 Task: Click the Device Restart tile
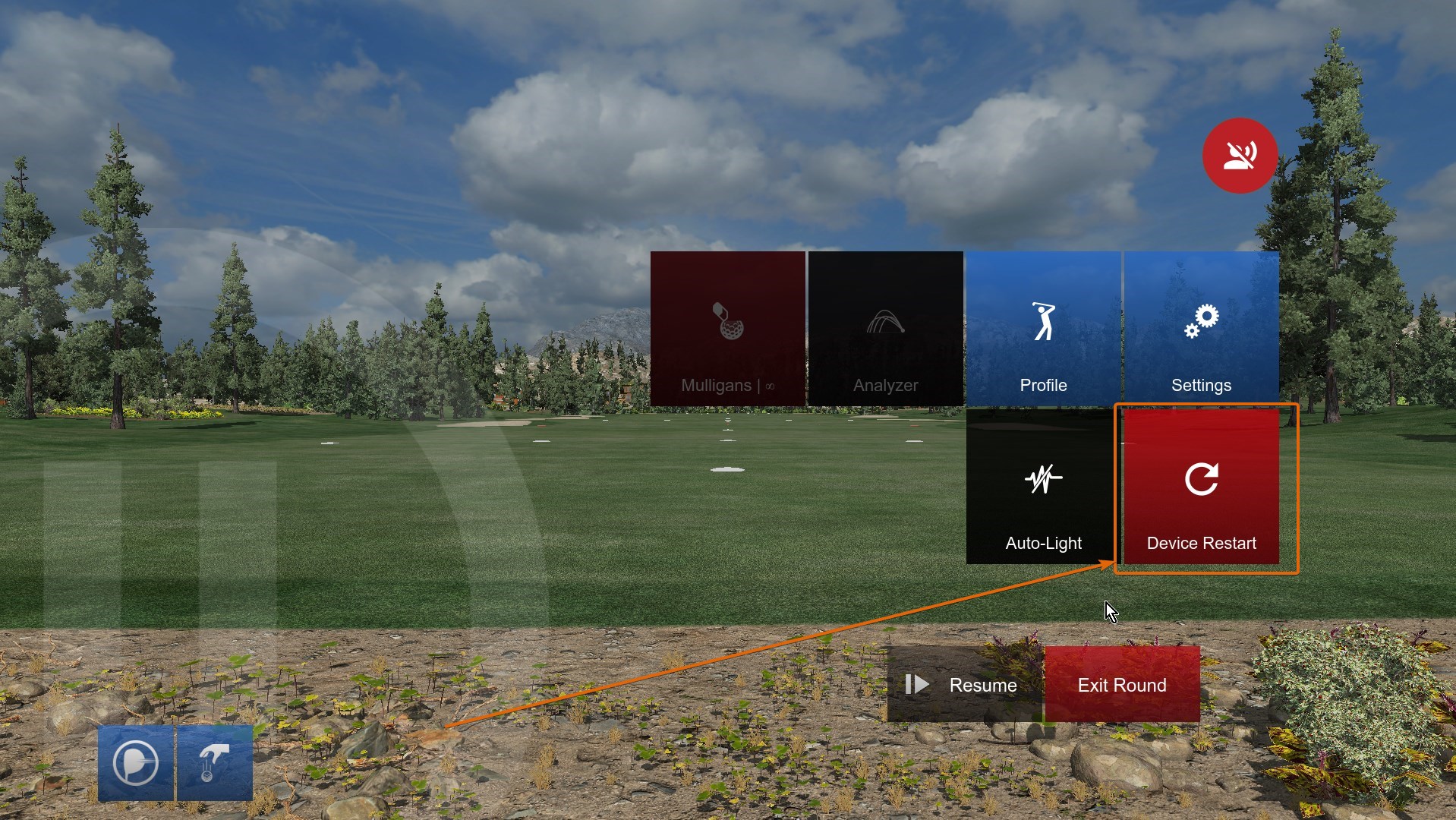click(1201, 487)
